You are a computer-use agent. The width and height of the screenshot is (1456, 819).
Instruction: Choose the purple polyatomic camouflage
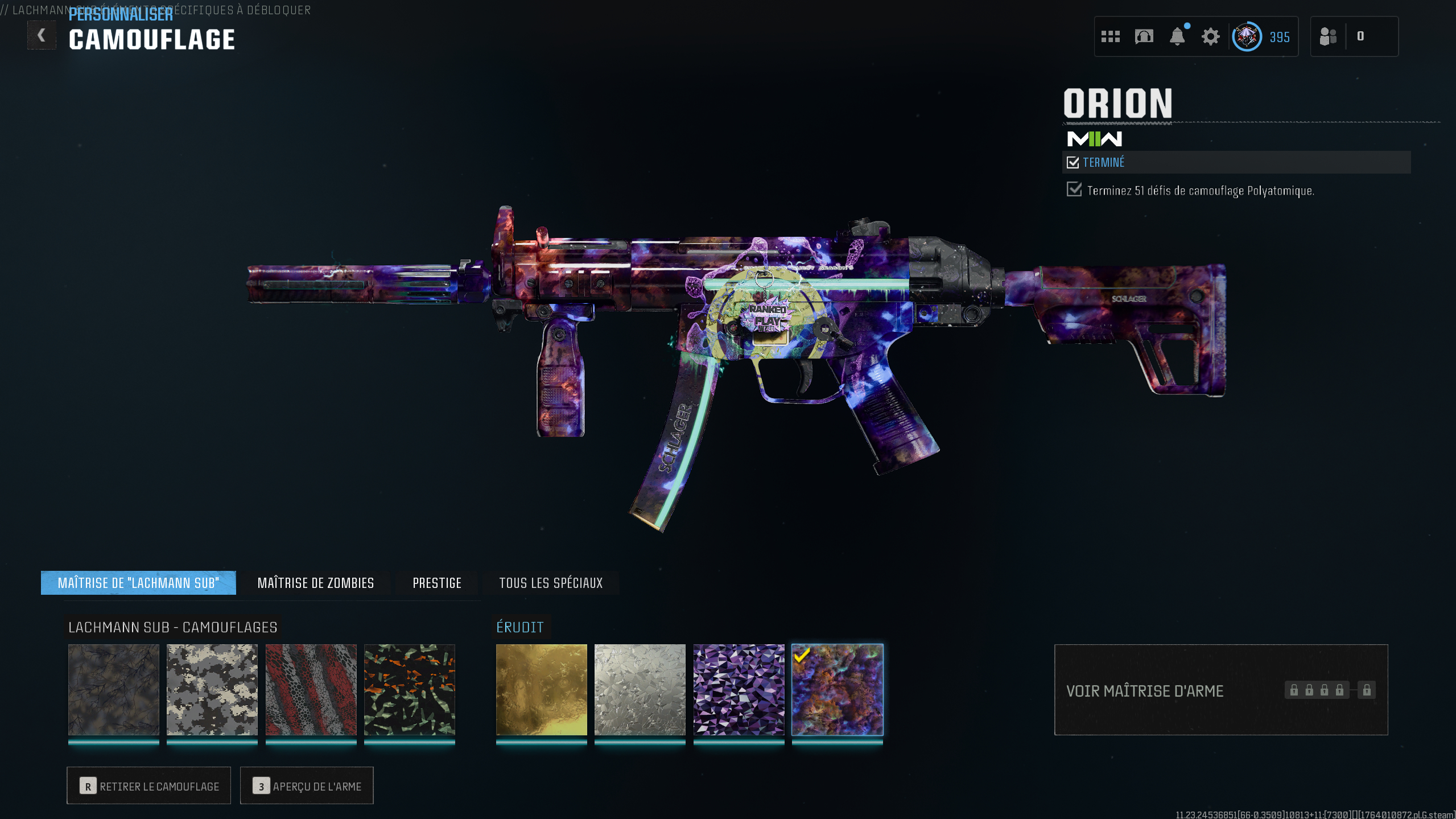[x=739, y=689]
